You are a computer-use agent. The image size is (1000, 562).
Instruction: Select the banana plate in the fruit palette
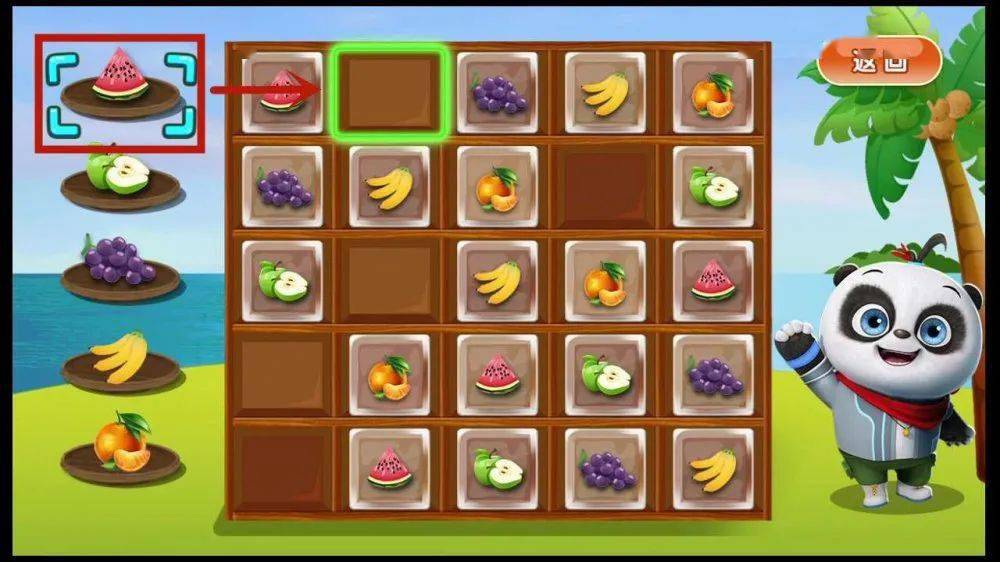point(120,362)
